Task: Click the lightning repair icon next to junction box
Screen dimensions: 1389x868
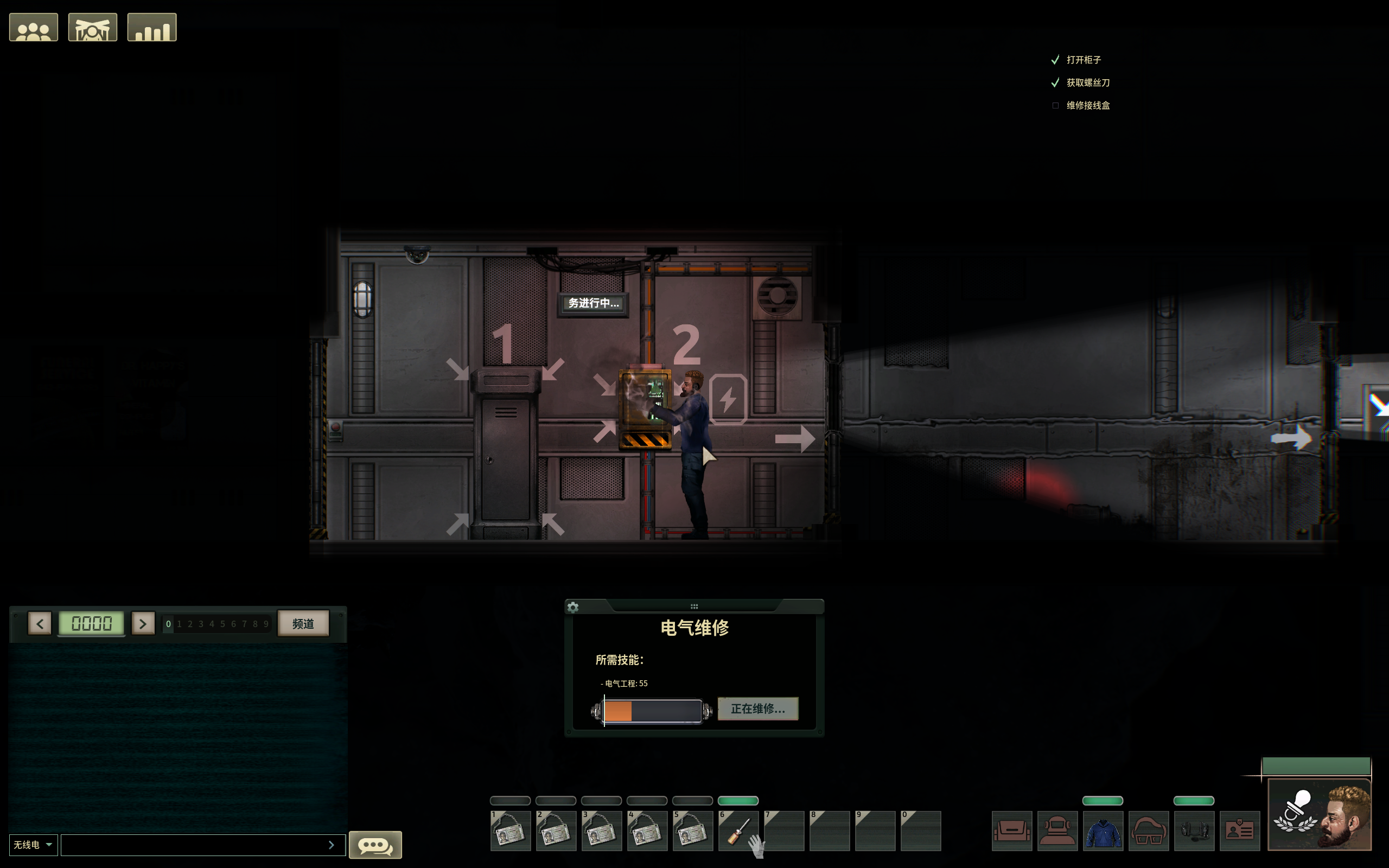Action: (x=729, y=400)
